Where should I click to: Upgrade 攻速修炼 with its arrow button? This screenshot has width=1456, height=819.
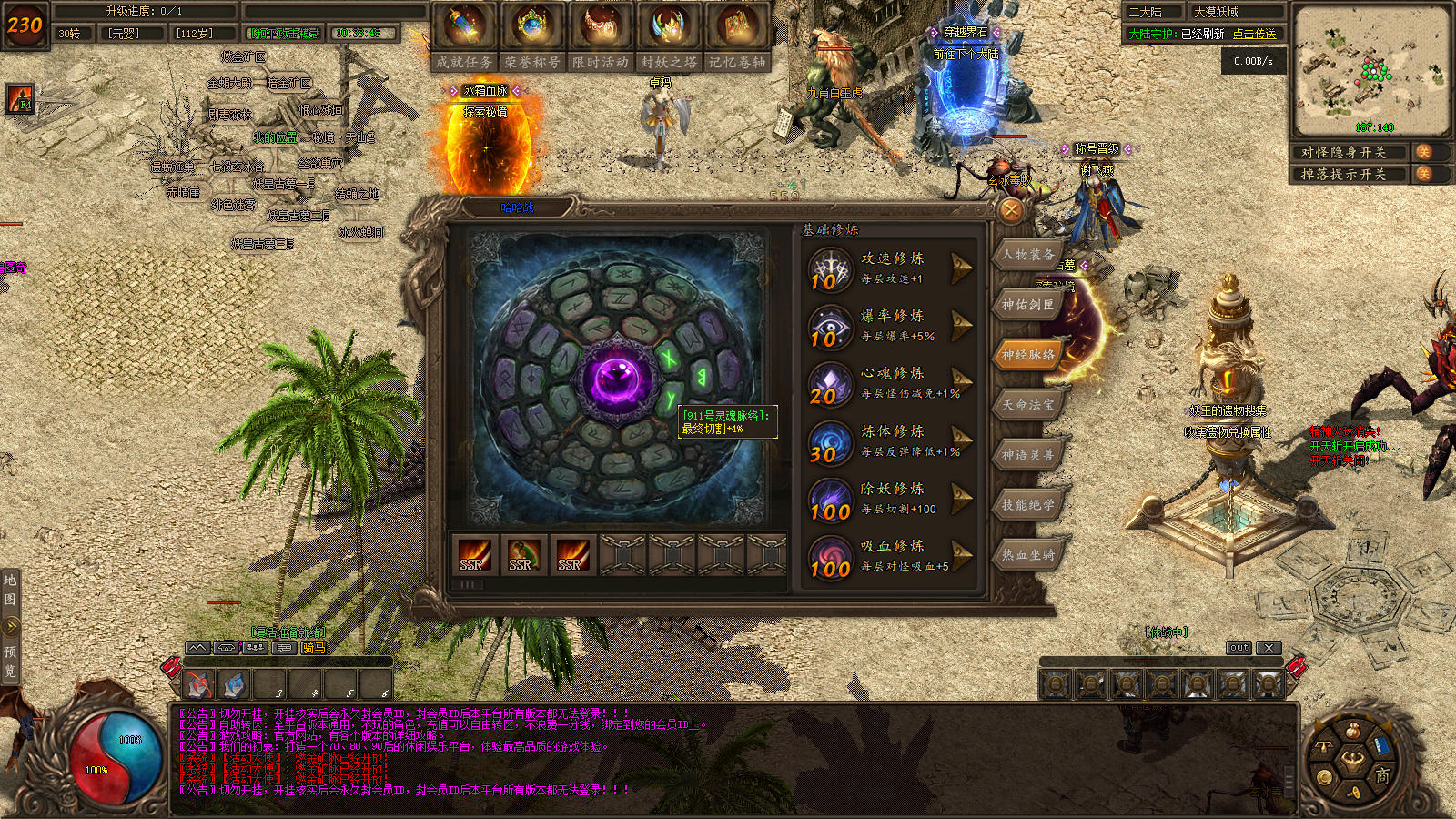pos(961,267)
